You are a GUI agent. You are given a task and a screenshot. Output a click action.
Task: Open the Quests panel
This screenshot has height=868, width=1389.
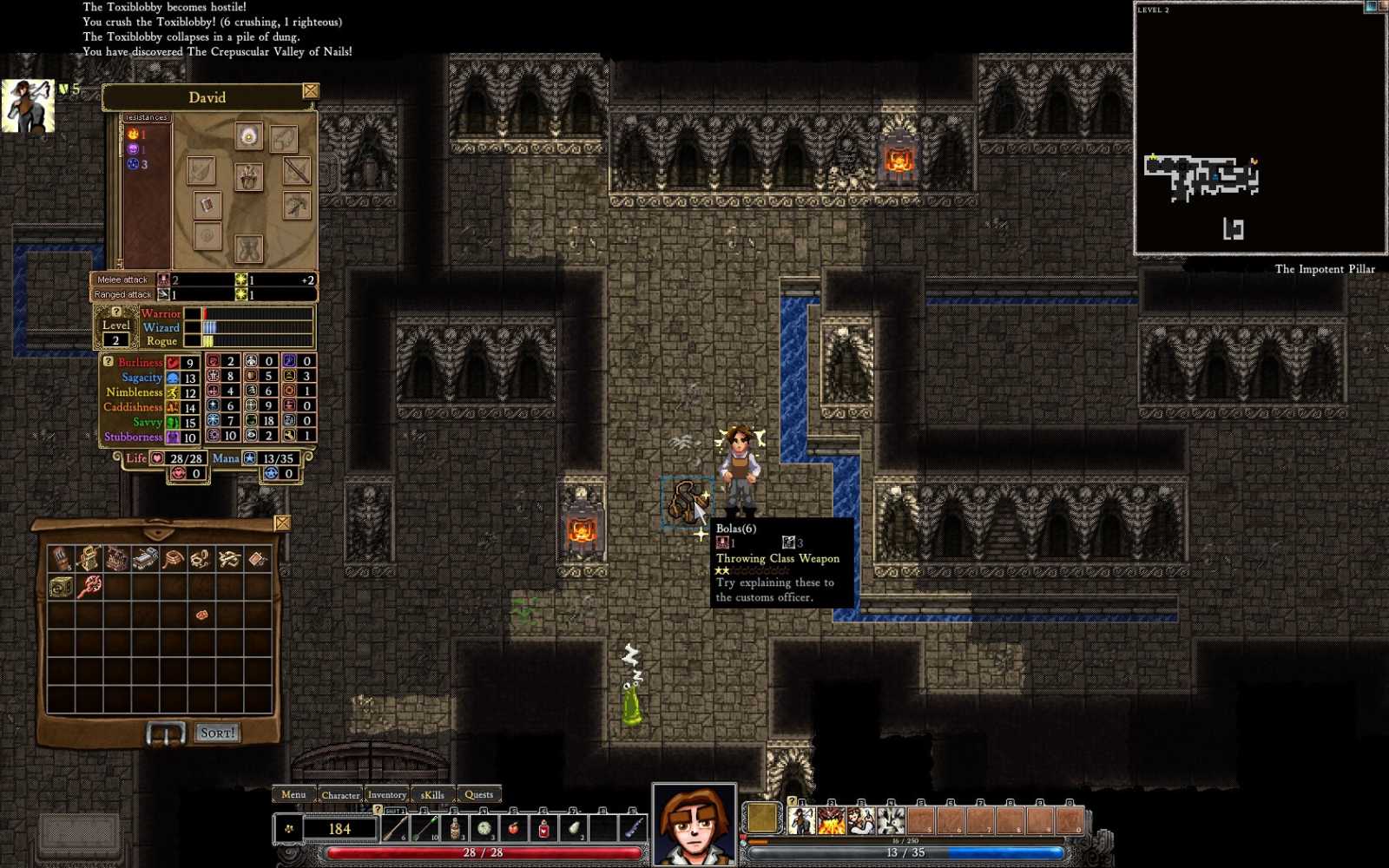pyautogui.click(x=478, y=794)
